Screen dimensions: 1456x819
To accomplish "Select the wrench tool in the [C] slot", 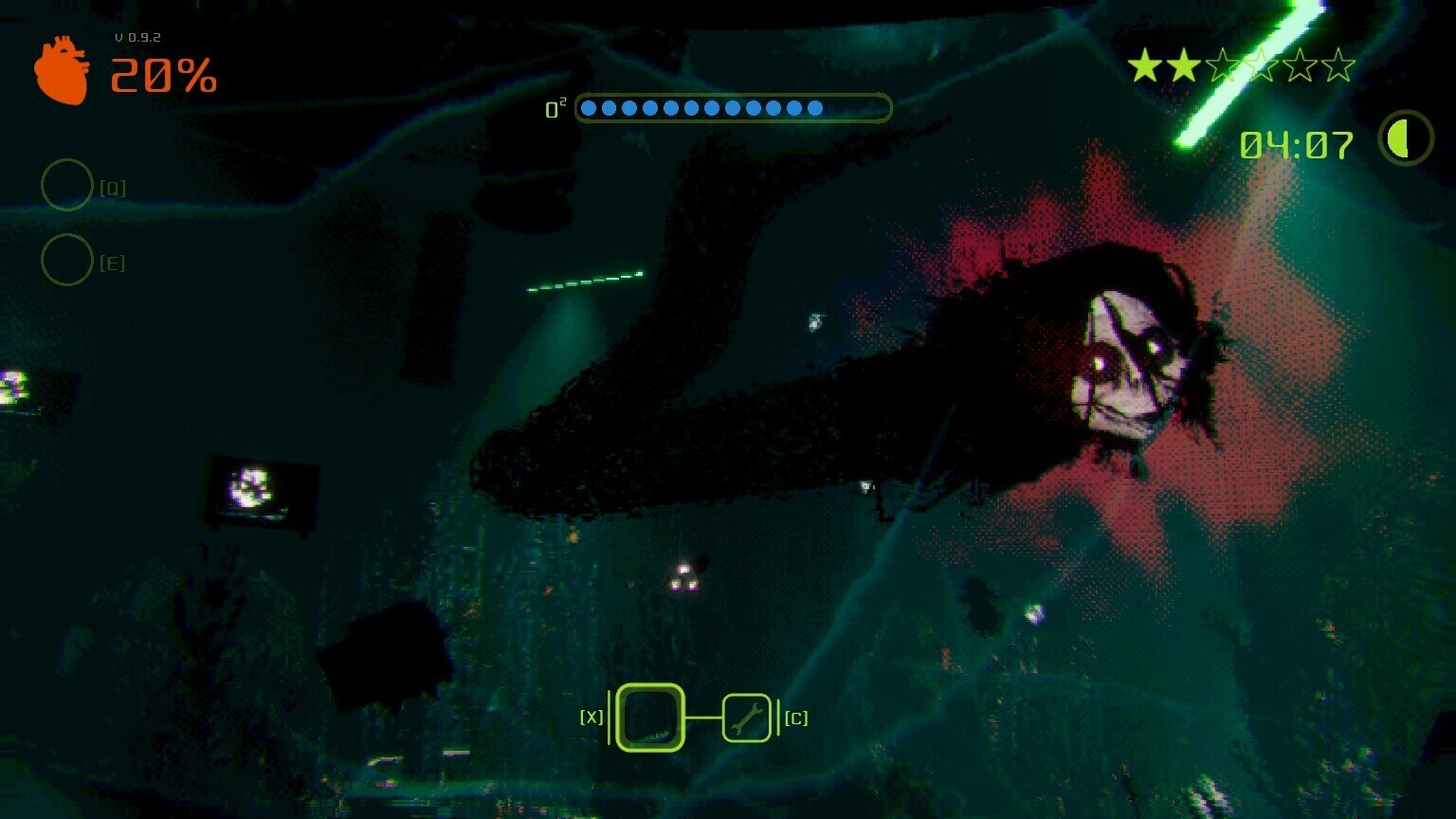I will [748, 718].
